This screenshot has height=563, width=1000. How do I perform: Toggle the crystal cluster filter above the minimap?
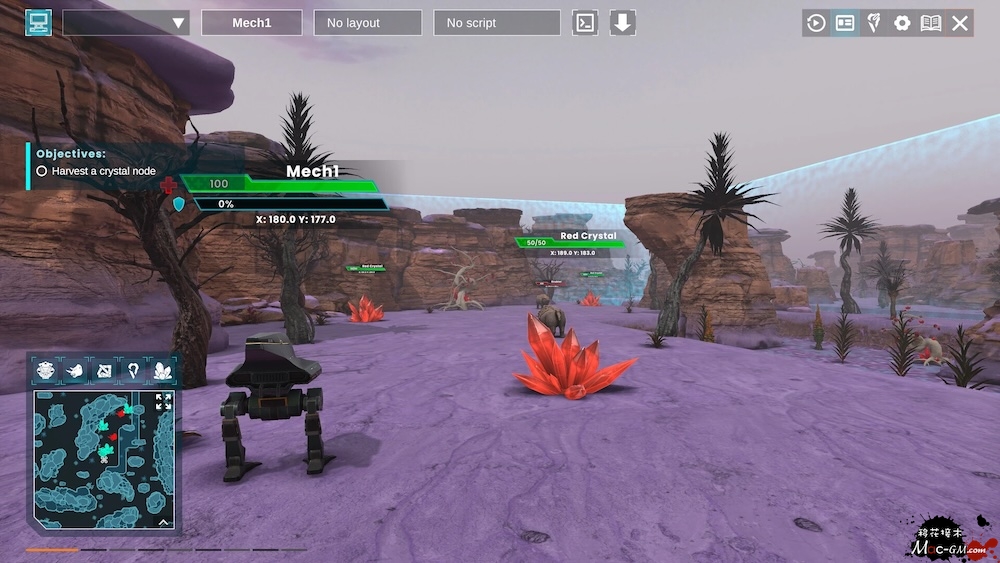coord(162,371)
